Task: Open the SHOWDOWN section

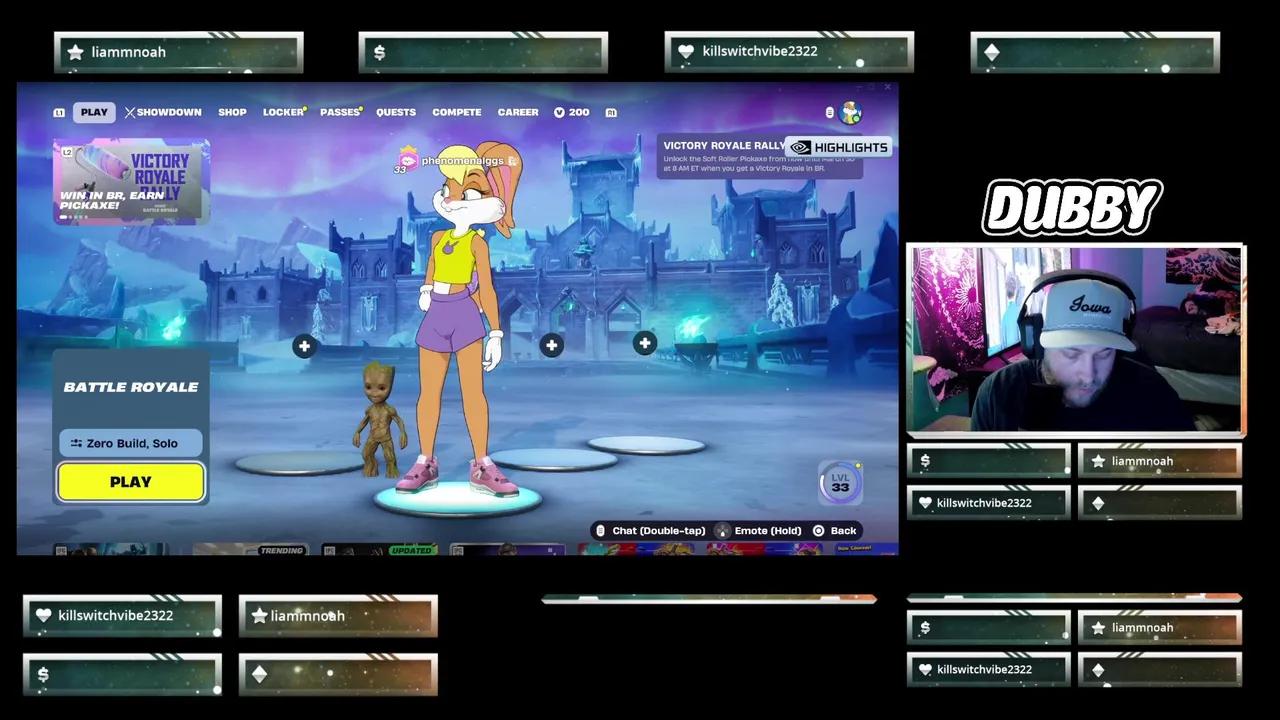Action: point(166,112)
